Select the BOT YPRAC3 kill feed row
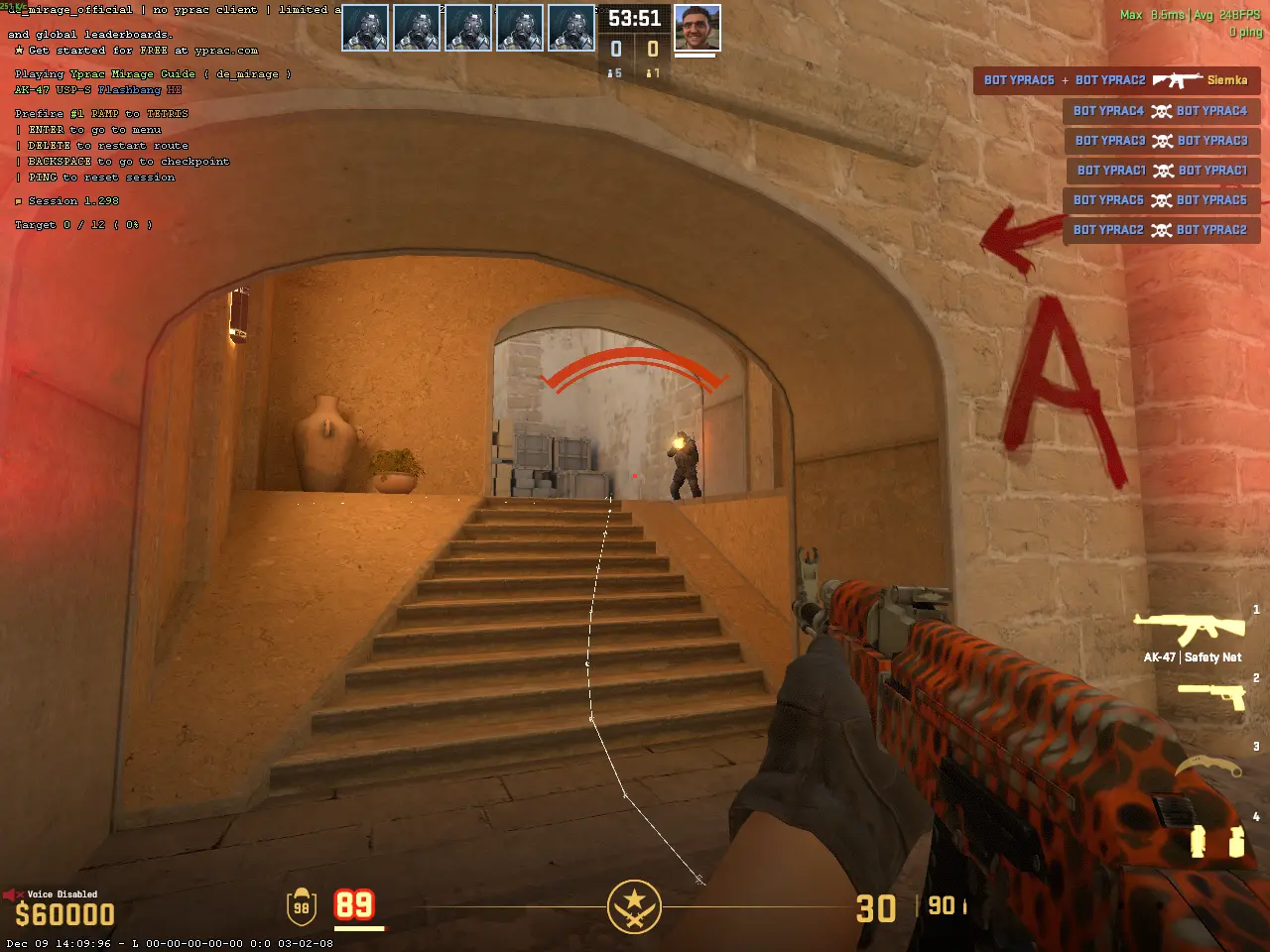Viewport: 1270px width, 952px height. click(1162, 141)
